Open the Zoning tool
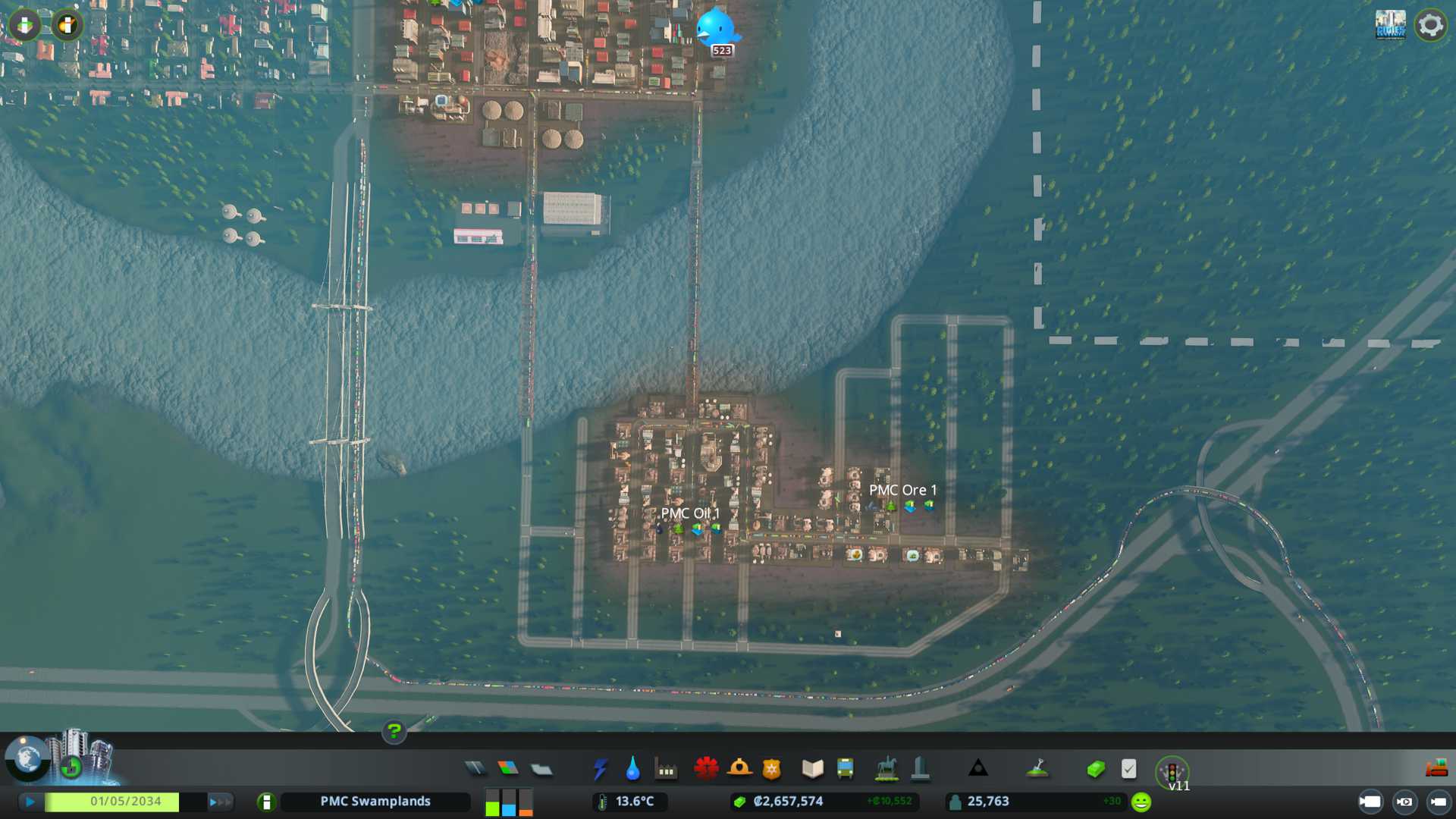Image resolution: width=1456 pixels, height=819 pixels. (508, 769)
